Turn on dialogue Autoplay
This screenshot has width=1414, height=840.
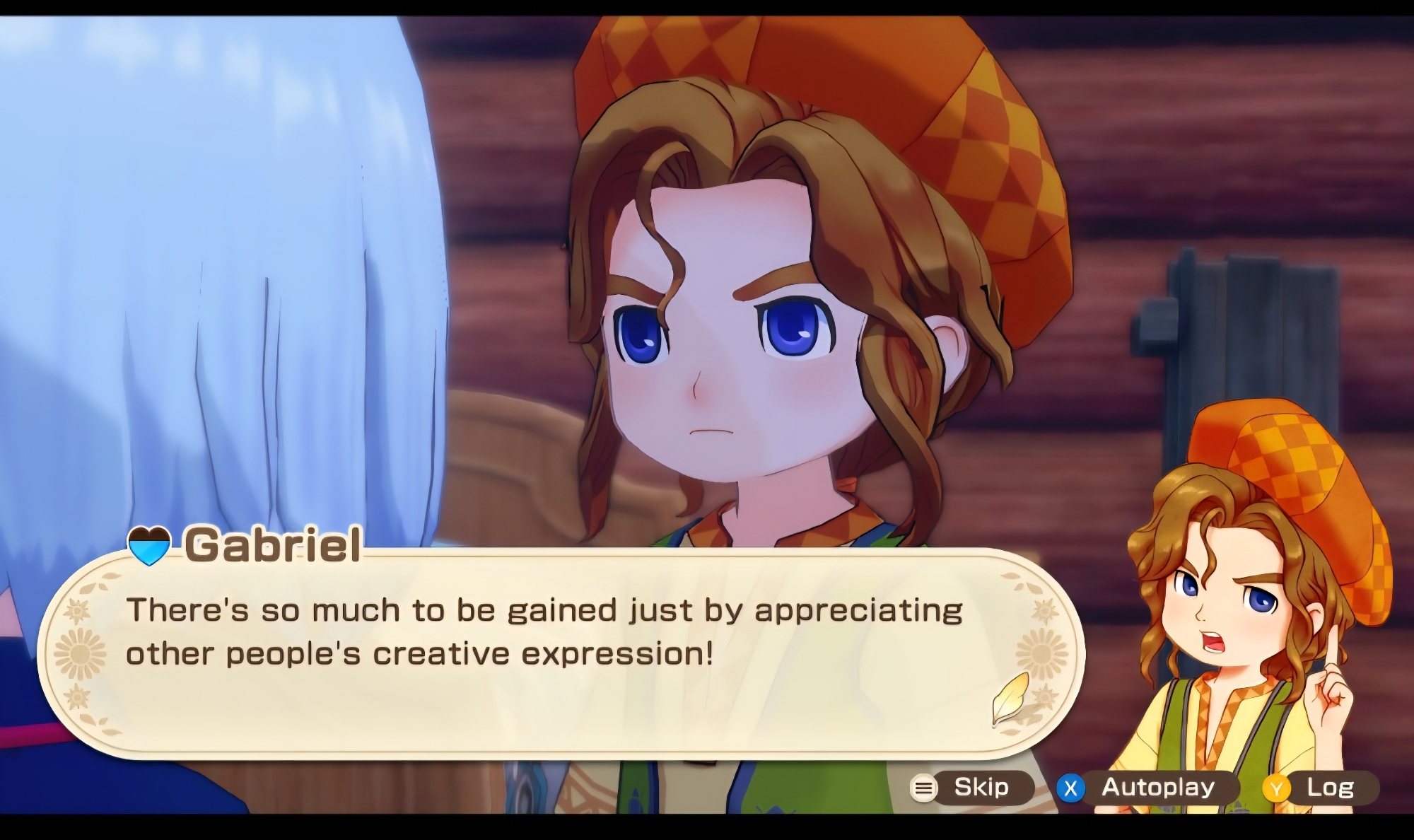[1147, 788]
